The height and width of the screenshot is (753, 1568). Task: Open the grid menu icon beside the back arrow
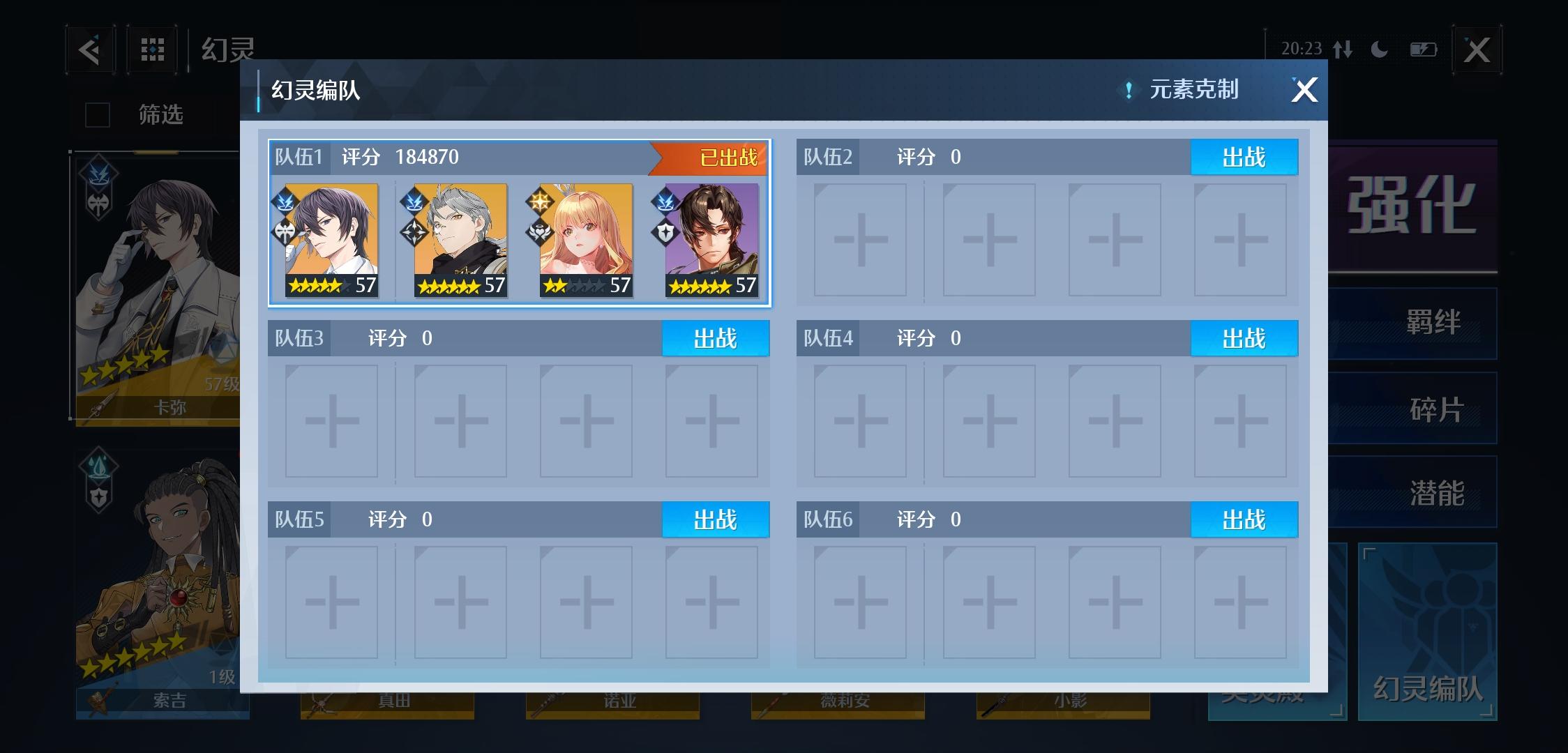(152, 49)
